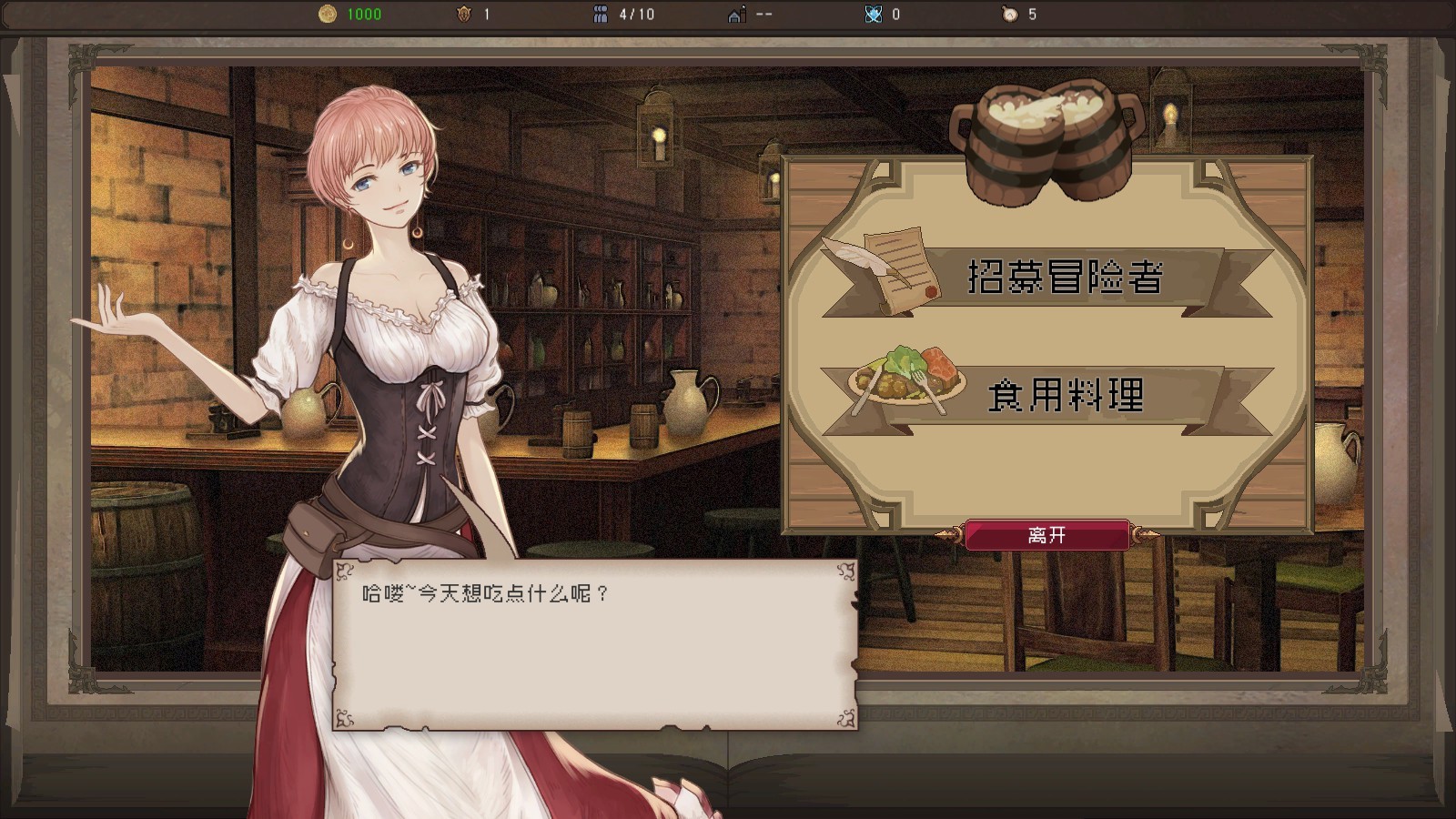Click the adventurer population icon showing 4/10
This screenshot has height=819, width=1456.
(x=599, y=14)
